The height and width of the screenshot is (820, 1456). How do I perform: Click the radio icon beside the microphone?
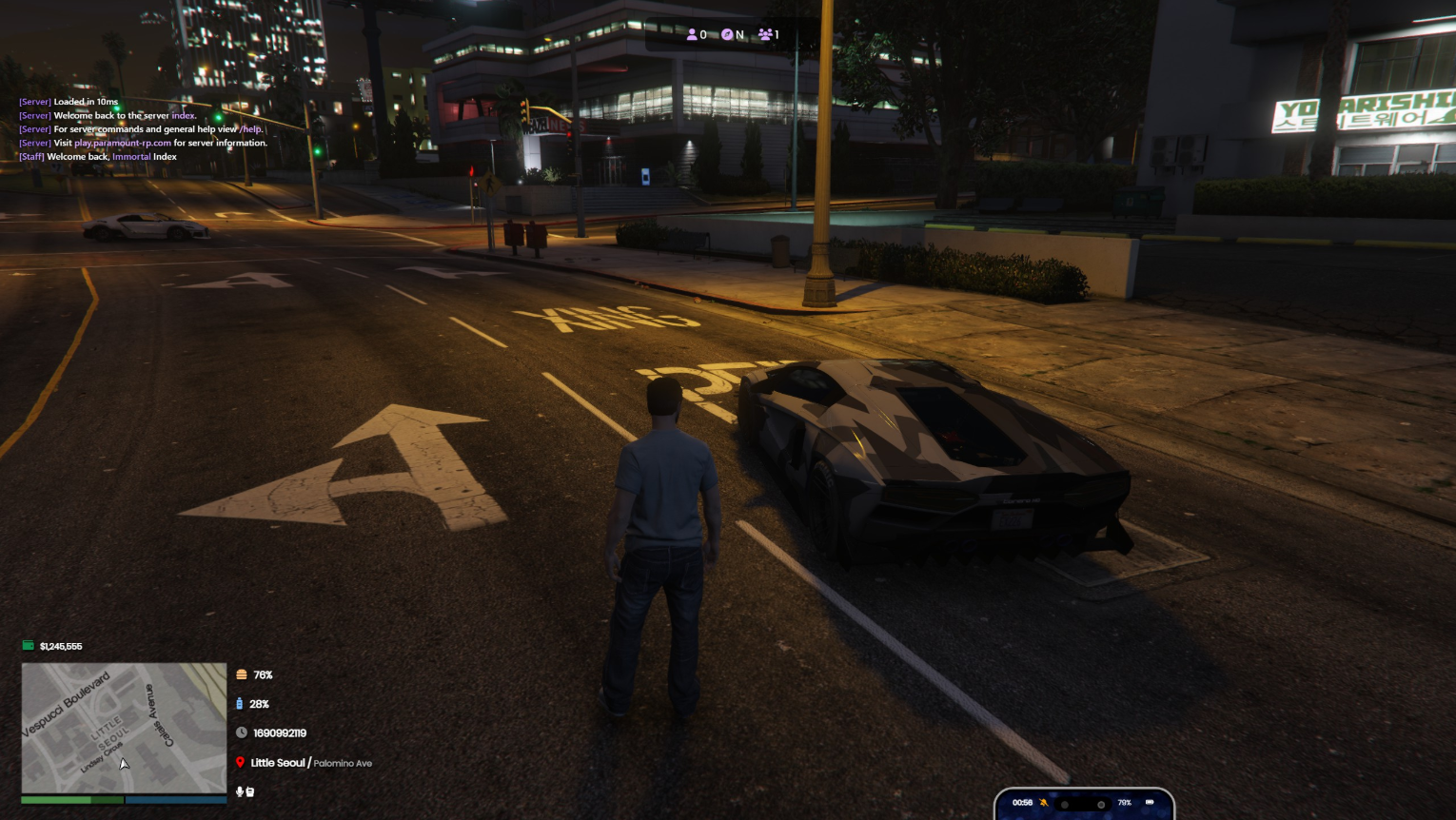tap(249, 791)
